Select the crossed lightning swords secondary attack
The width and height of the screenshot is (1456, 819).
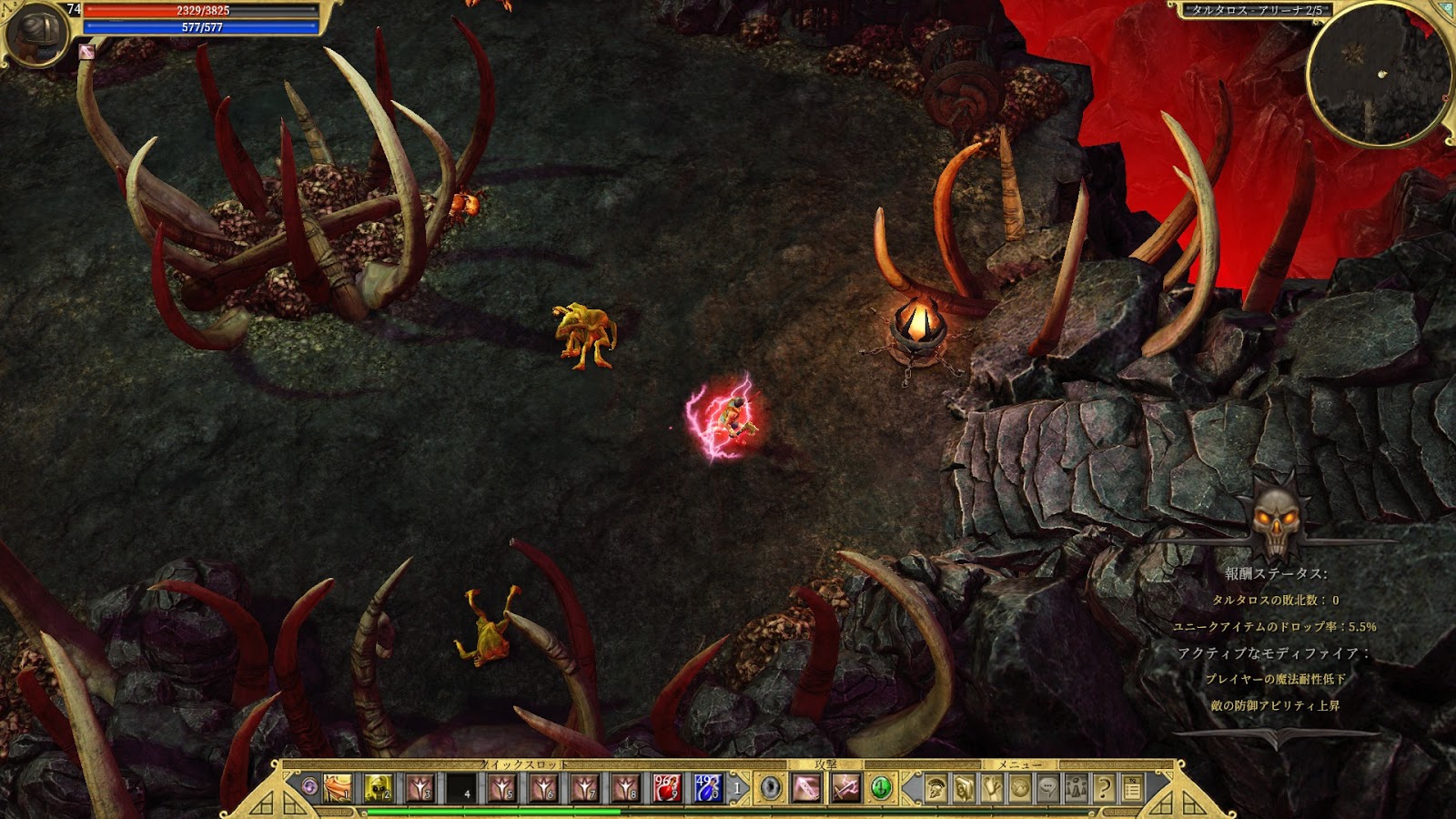coord(845,787)
